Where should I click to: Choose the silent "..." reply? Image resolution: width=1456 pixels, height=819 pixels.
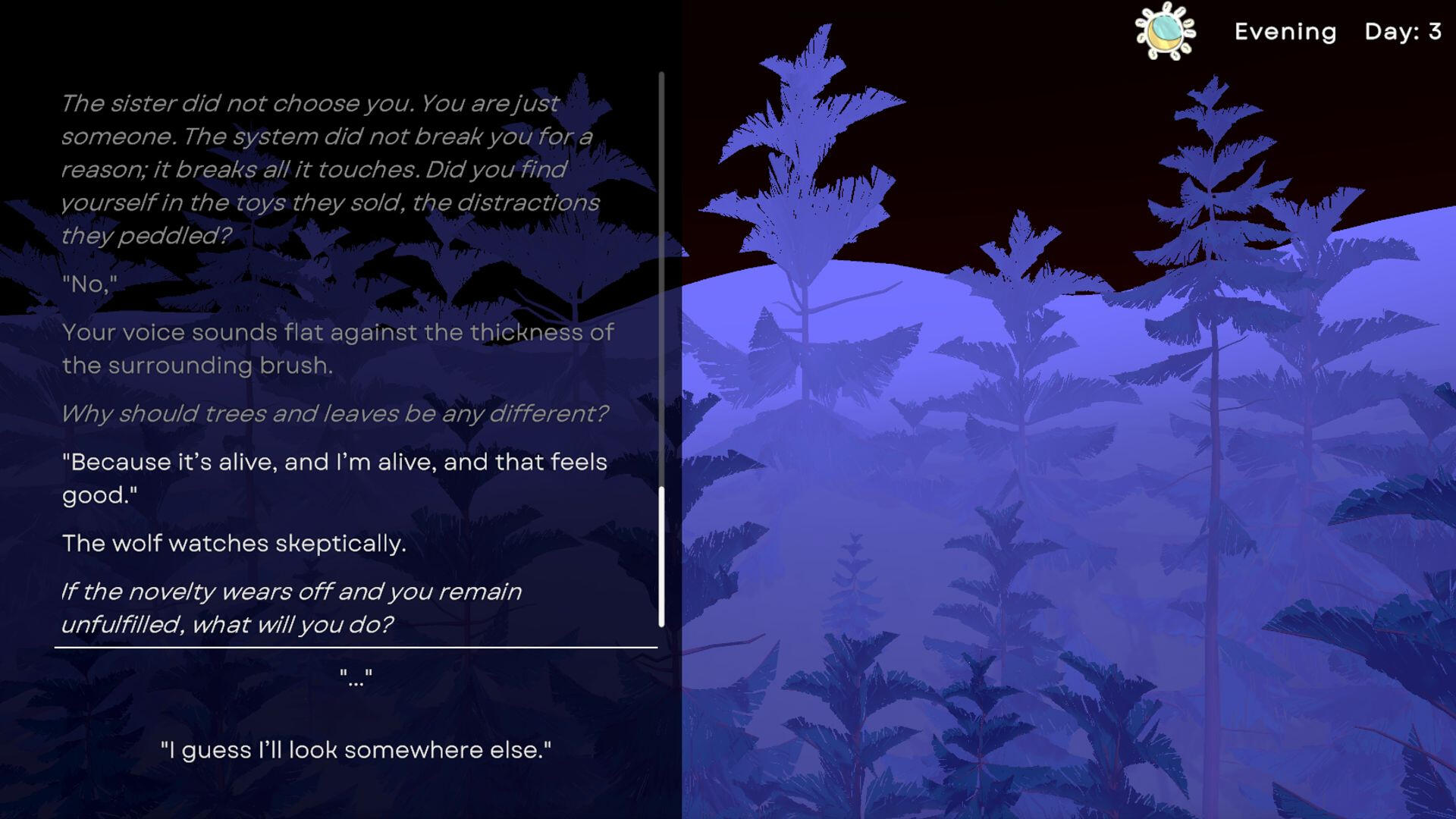(x=356, y=677)
